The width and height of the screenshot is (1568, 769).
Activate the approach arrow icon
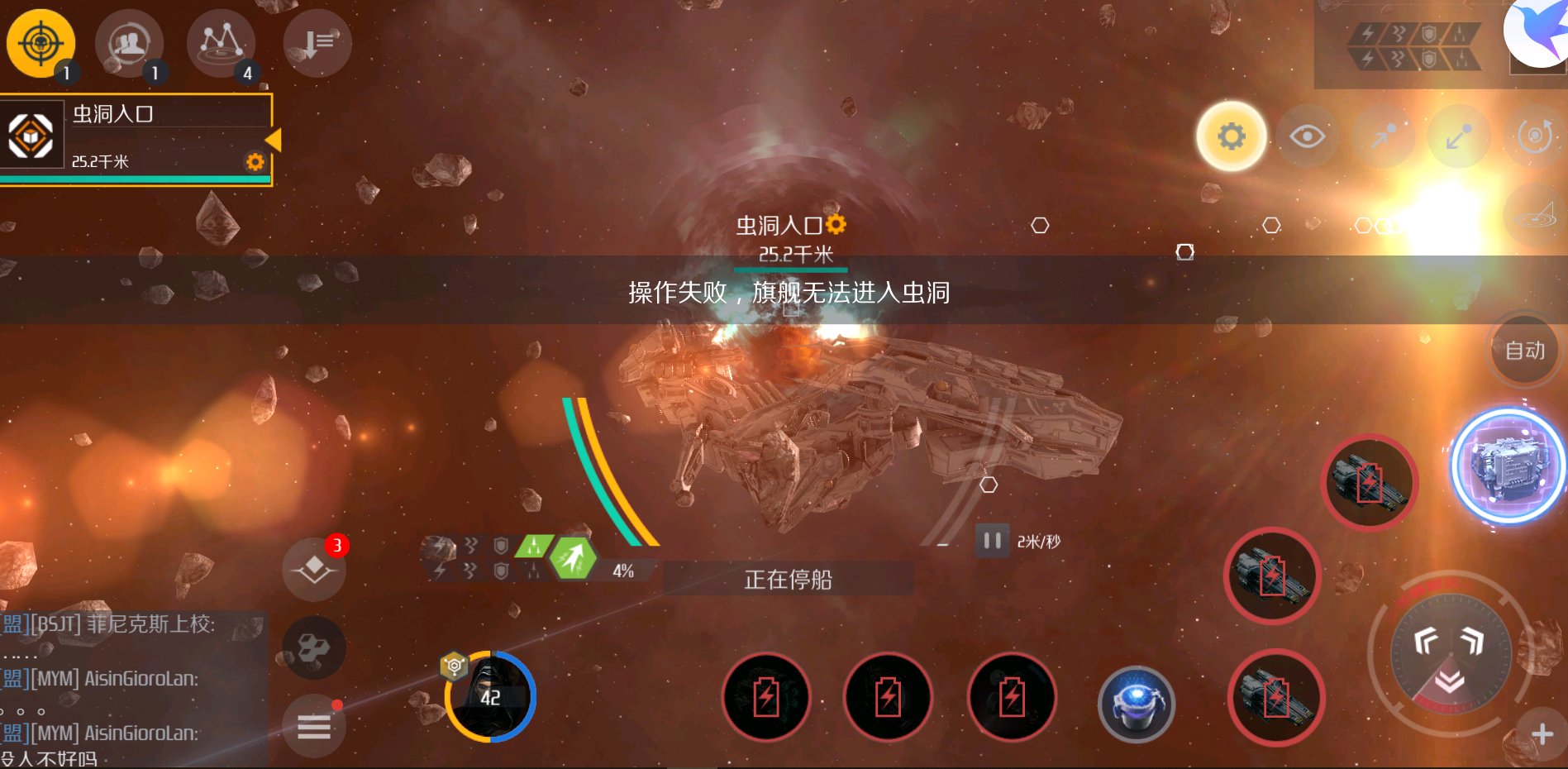pos(1385,136)
